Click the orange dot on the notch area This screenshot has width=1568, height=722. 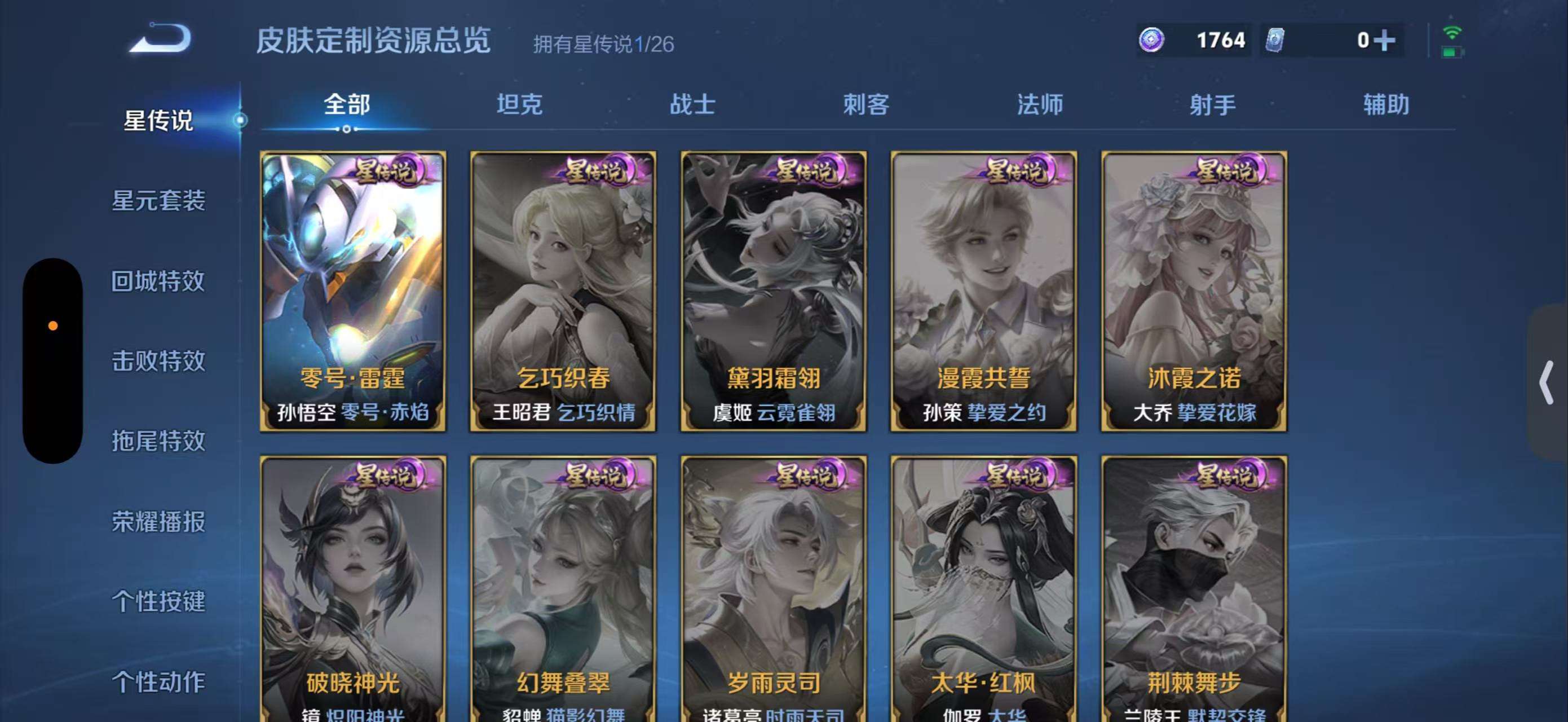coord(52,326)
